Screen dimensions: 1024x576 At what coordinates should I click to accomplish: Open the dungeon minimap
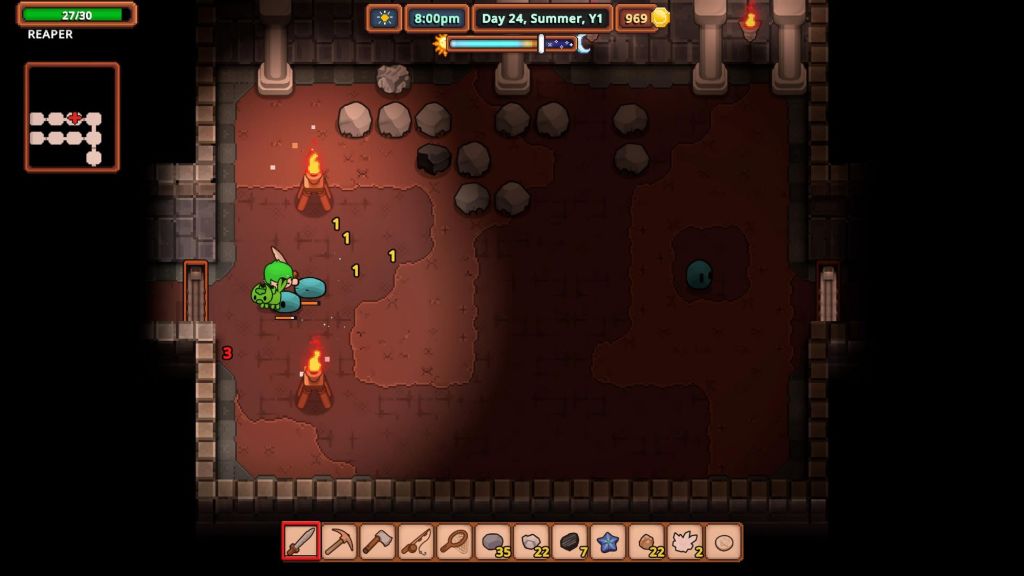[72, 117]
